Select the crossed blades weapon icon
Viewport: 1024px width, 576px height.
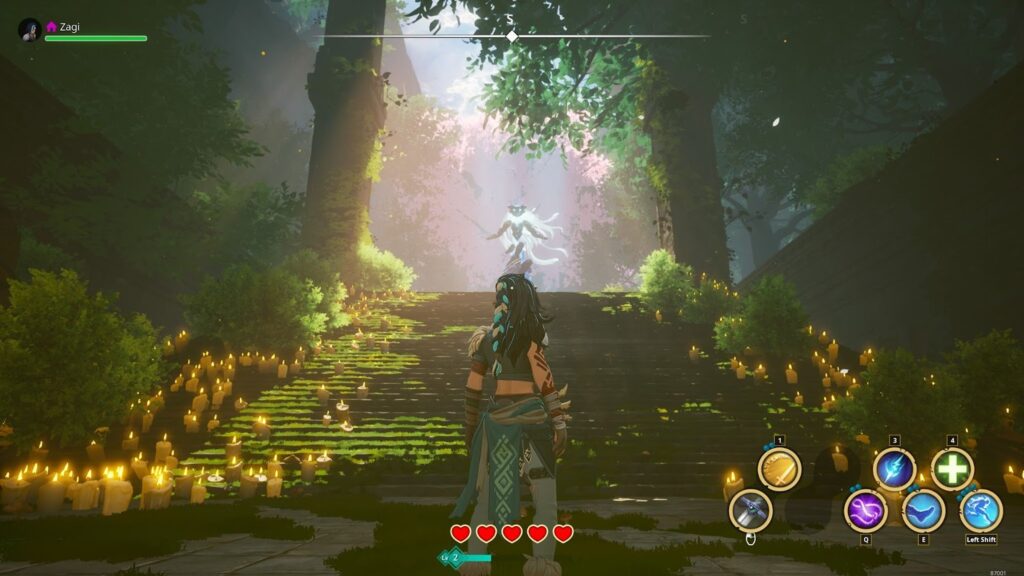tap(750, 510)
